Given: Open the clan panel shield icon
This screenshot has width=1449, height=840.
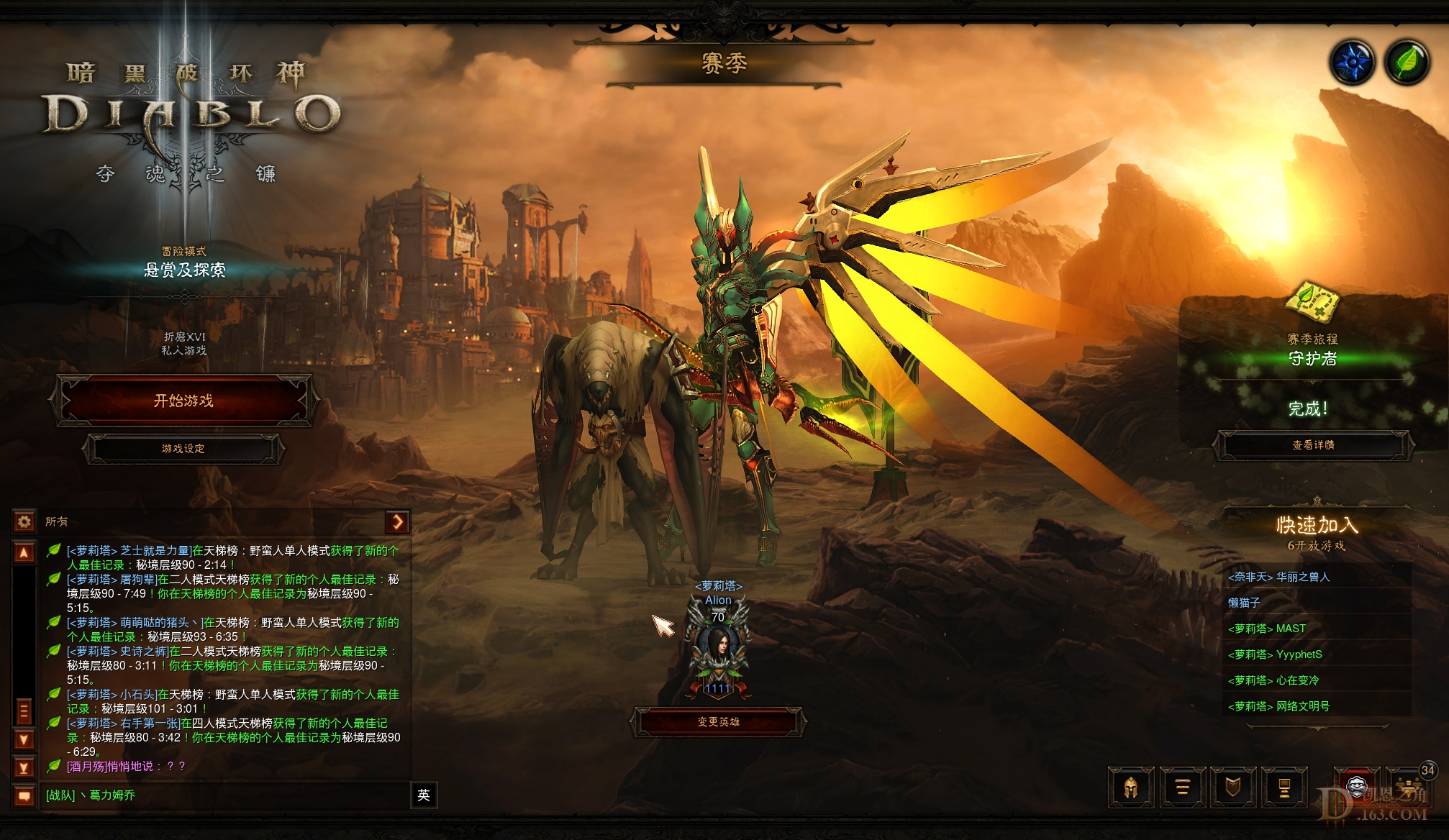Looking at the screenshot, I should [1234, 787].
